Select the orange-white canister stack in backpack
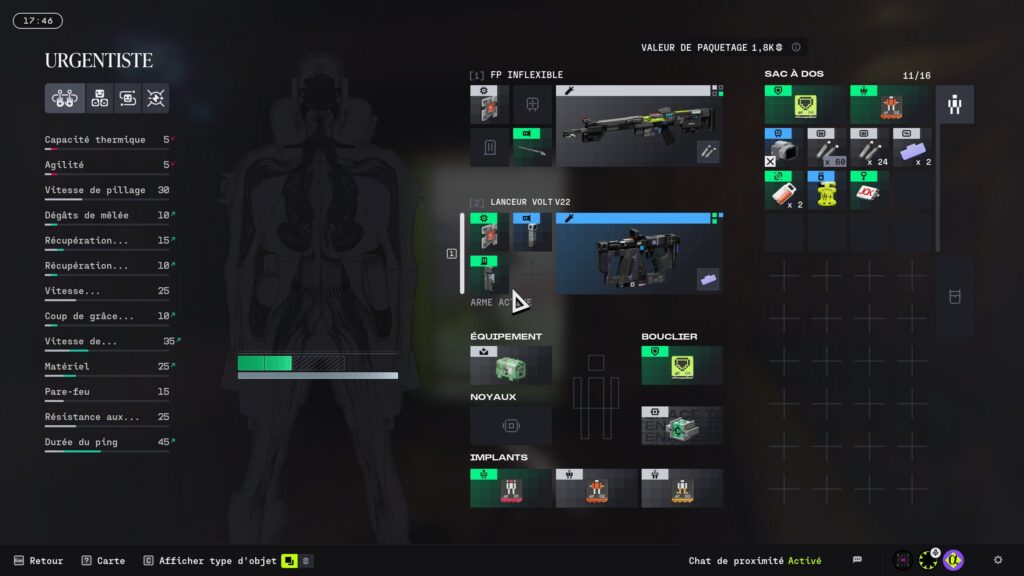The image size is (1024, 576). pyautogui.click(x=785, y=189)
